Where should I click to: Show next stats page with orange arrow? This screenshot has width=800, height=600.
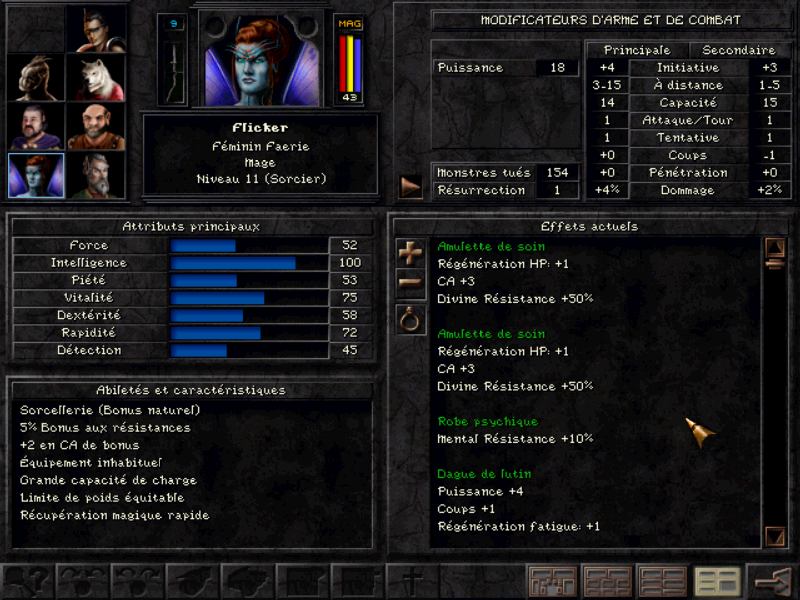pyautogui.click(x=411, y=186)
